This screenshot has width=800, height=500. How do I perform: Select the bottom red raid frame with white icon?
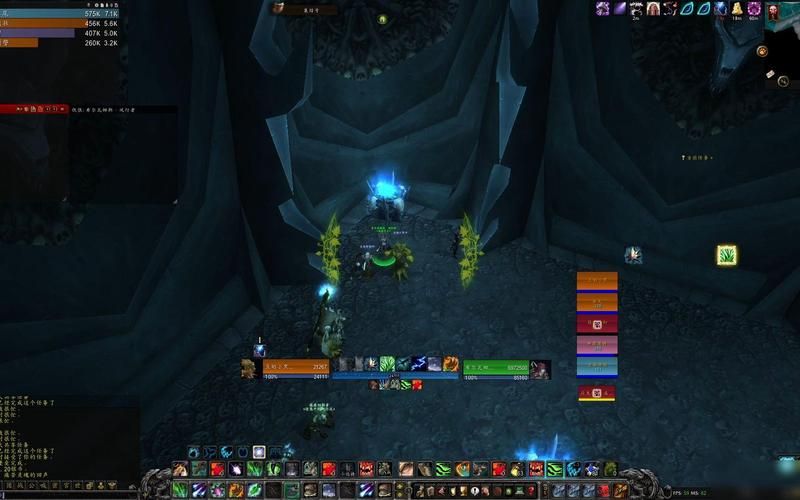[597, 393]
